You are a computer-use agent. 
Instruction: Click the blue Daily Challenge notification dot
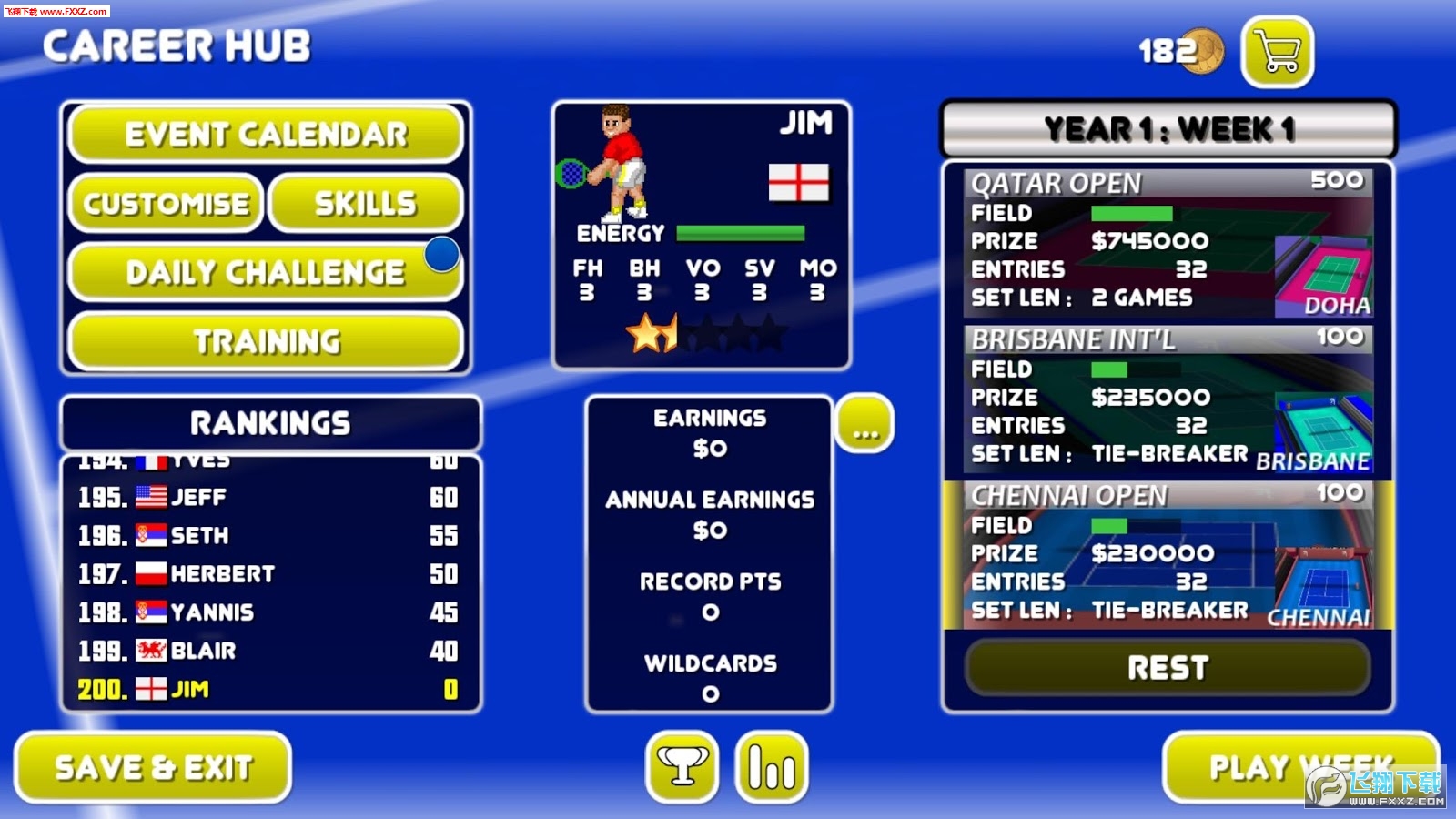click(440, 256)
